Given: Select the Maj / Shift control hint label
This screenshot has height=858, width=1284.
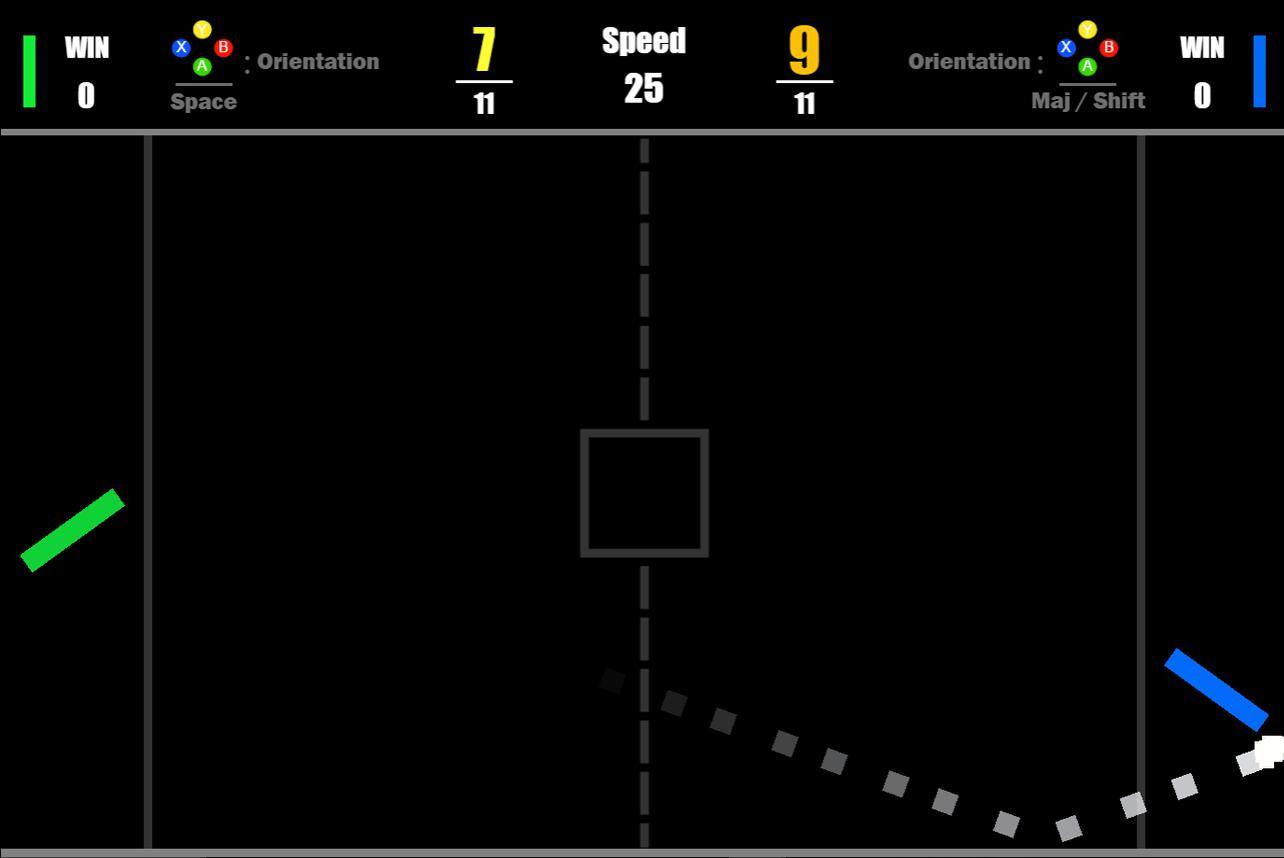Looking at the screenshot, I should [1088, 100].
